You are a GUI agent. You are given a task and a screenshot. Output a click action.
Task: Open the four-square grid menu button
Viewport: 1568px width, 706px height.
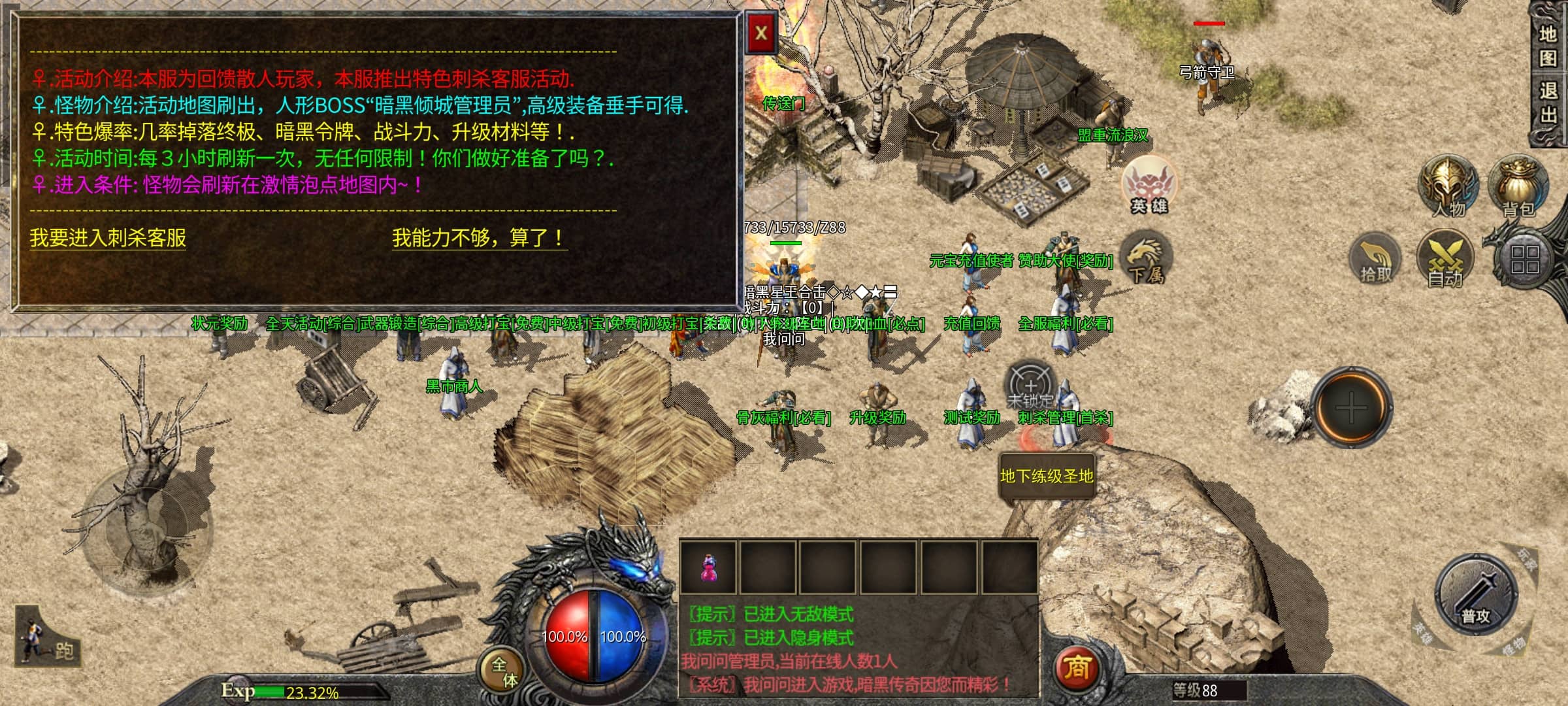pos(1524,260)
